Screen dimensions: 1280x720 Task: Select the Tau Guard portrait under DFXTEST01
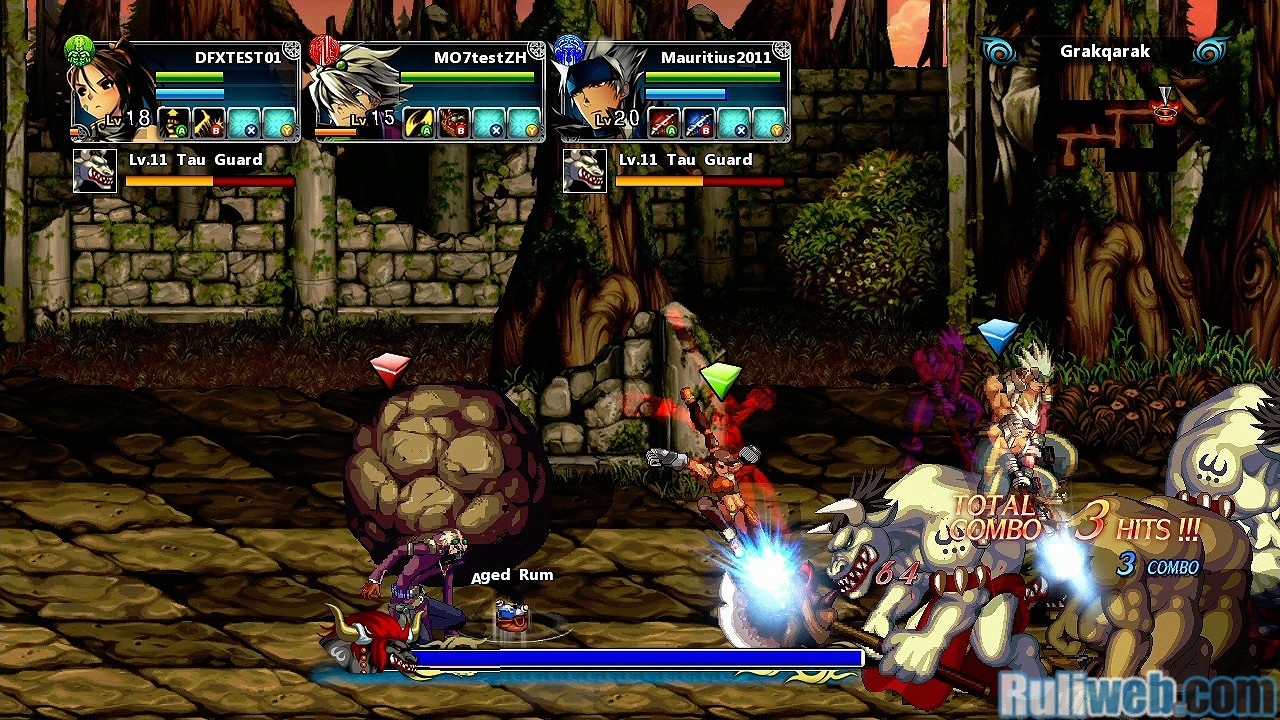pyautogui.click(x=95, y=171)
